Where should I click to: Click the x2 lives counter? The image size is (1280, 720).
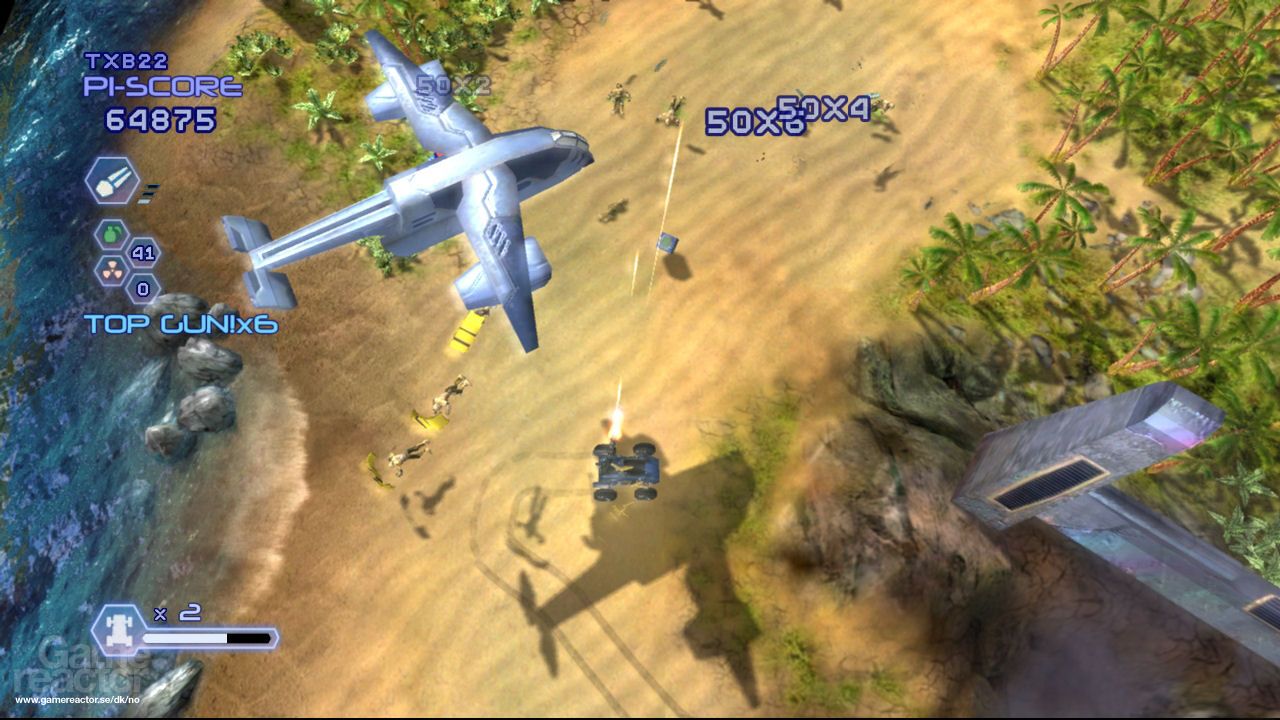[x=176, y=612]
